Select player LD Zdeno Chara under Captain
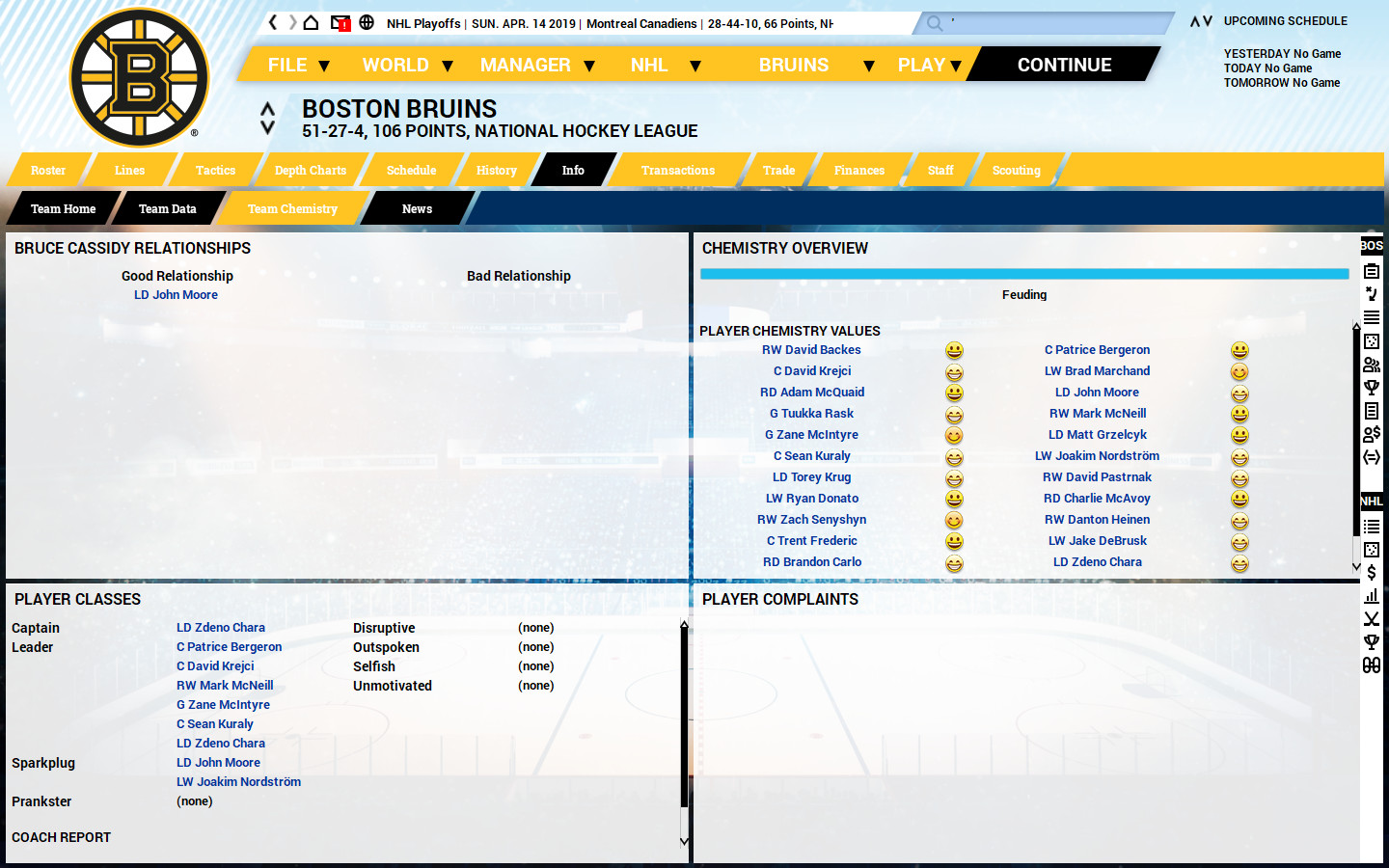1389x868 pixels. click(x=220, y=627)
